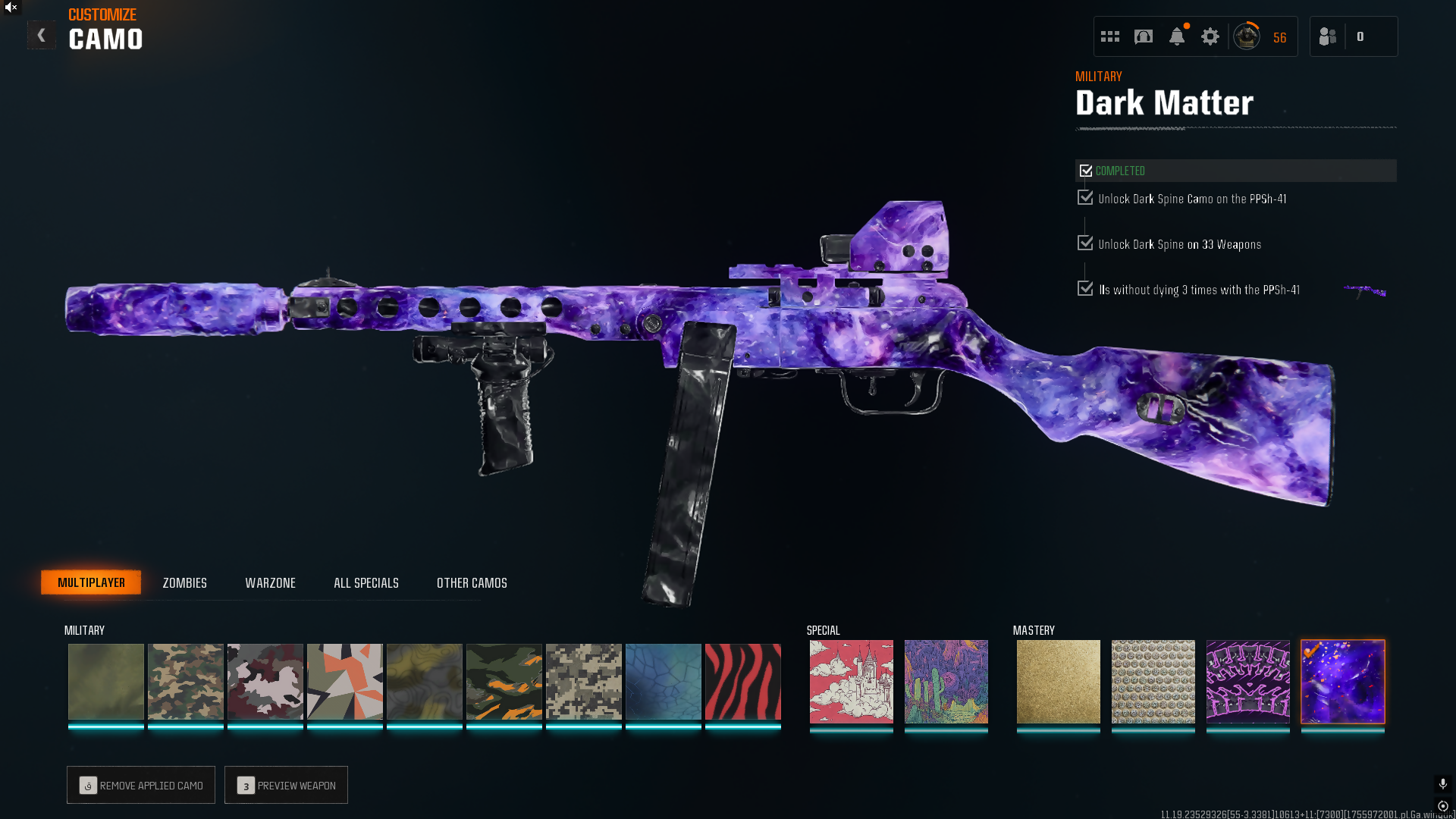1456x819 pixels.
Task: Select the gold mastery camo
Action: (x=1058, y=681)
